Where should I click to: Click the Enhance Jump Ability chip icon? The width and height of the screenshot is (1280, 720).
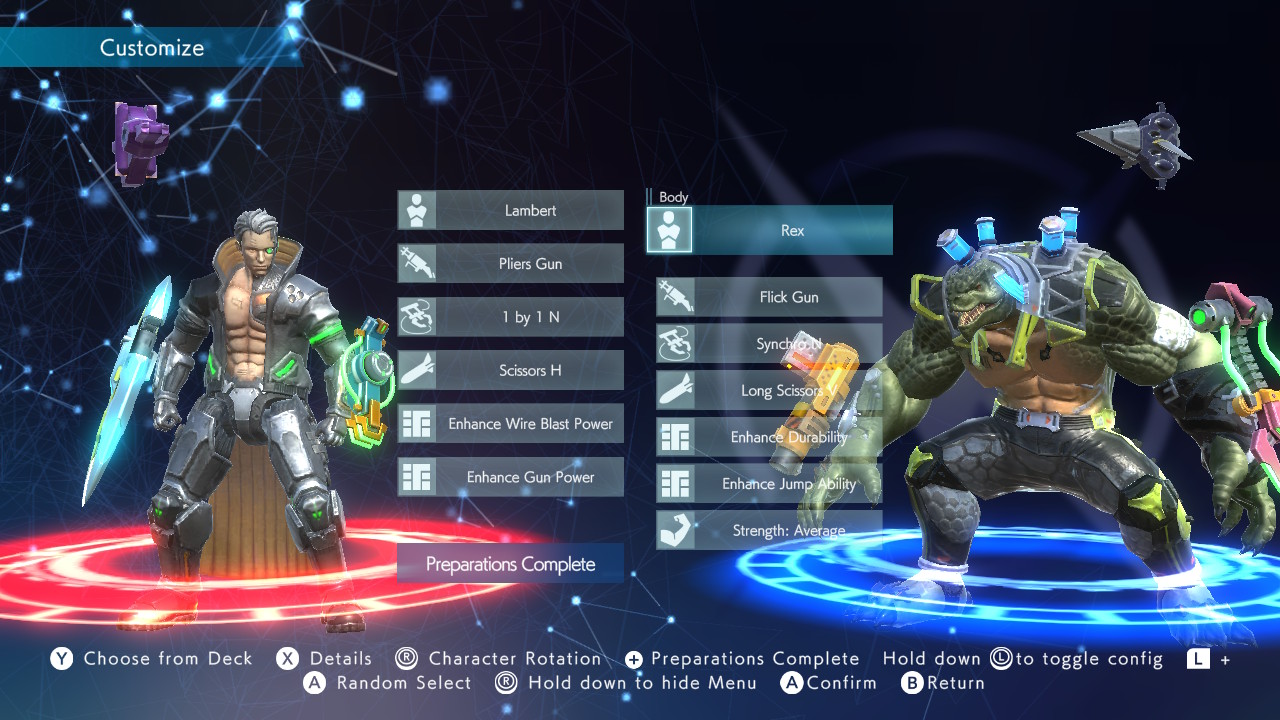point(676,483)
